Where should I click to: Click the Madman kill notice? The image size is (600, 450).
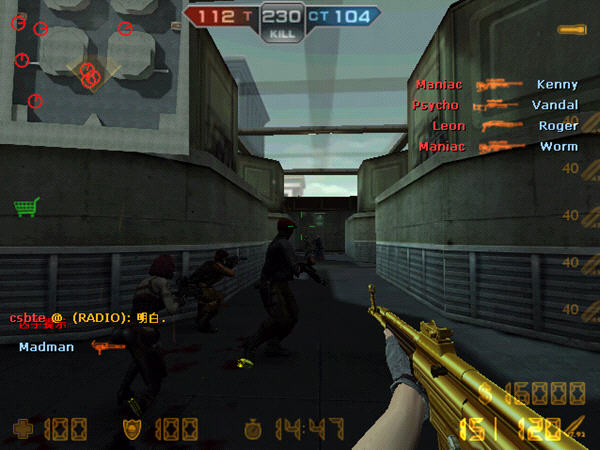(68, 347)
